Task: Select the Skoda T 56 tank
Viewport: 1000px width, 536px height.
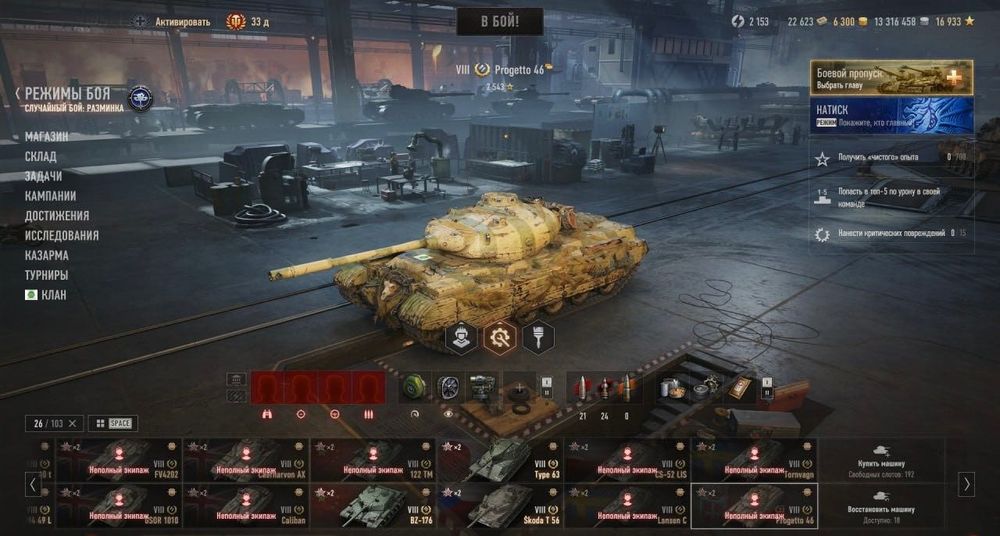Action: (500, 506)
